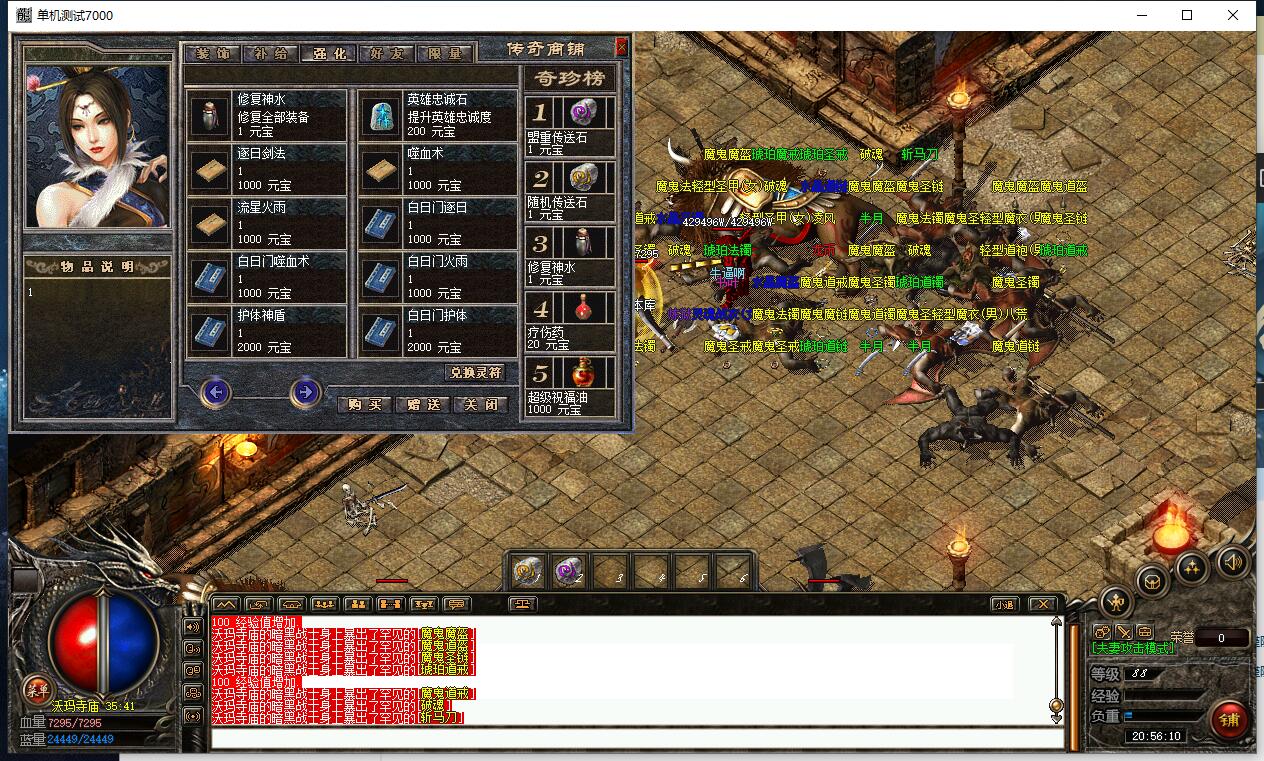
Task: Choose the 逐日剑法 skill book
Action: tap(266, 170)
